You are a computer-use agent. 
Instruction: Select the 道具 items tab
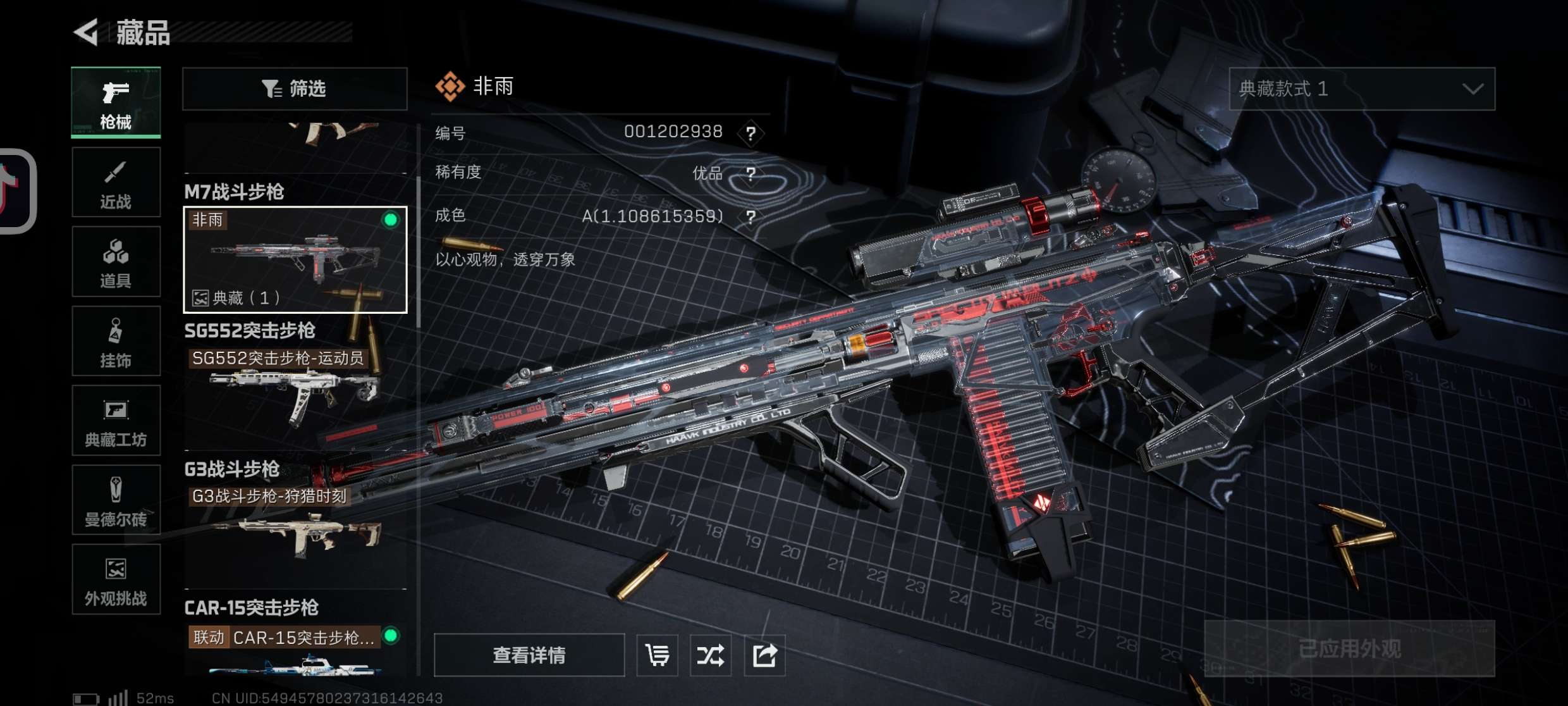click(x=116, y=262)
